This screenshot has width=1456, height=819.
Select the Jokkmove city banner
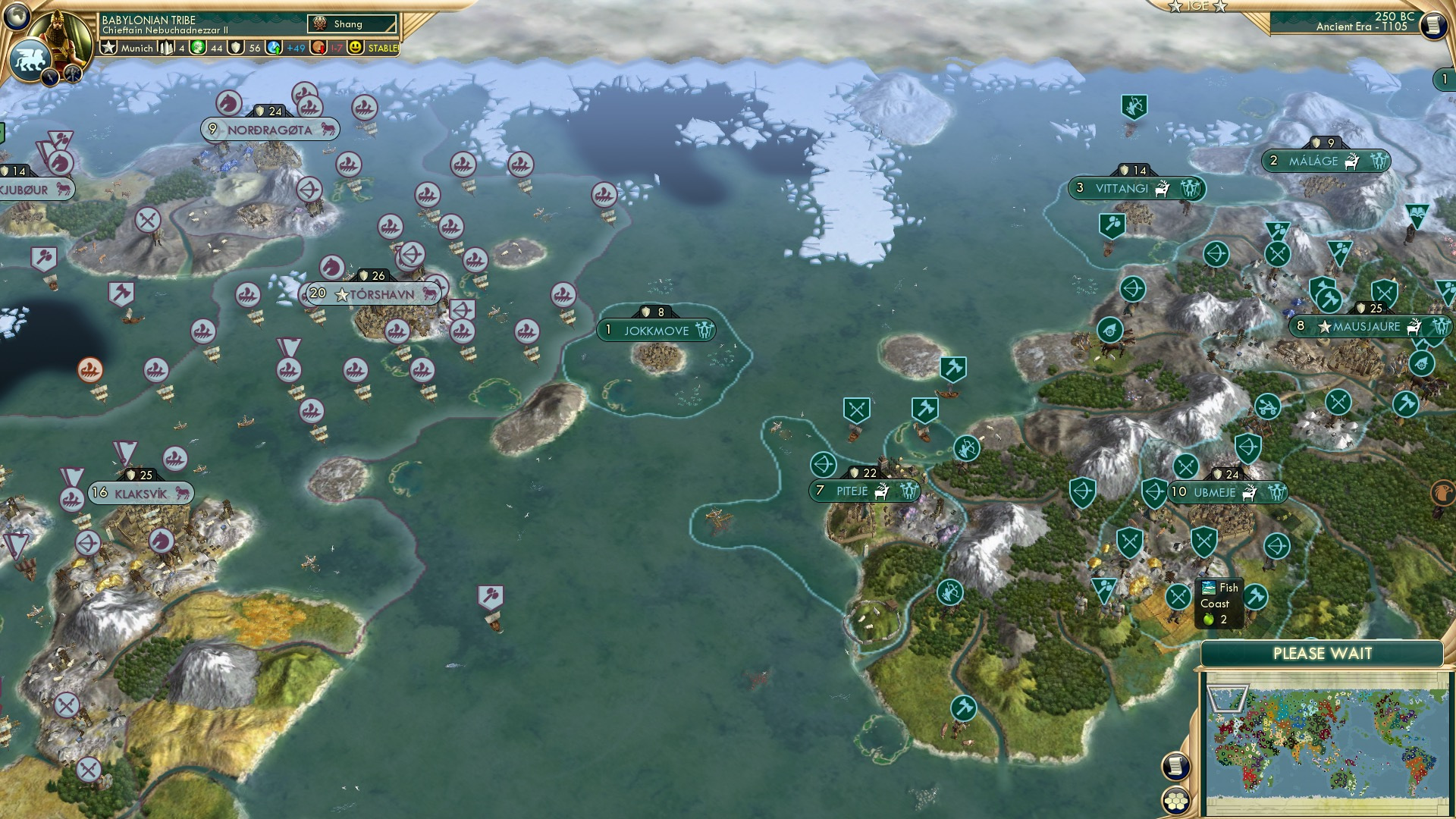point(656,331)
